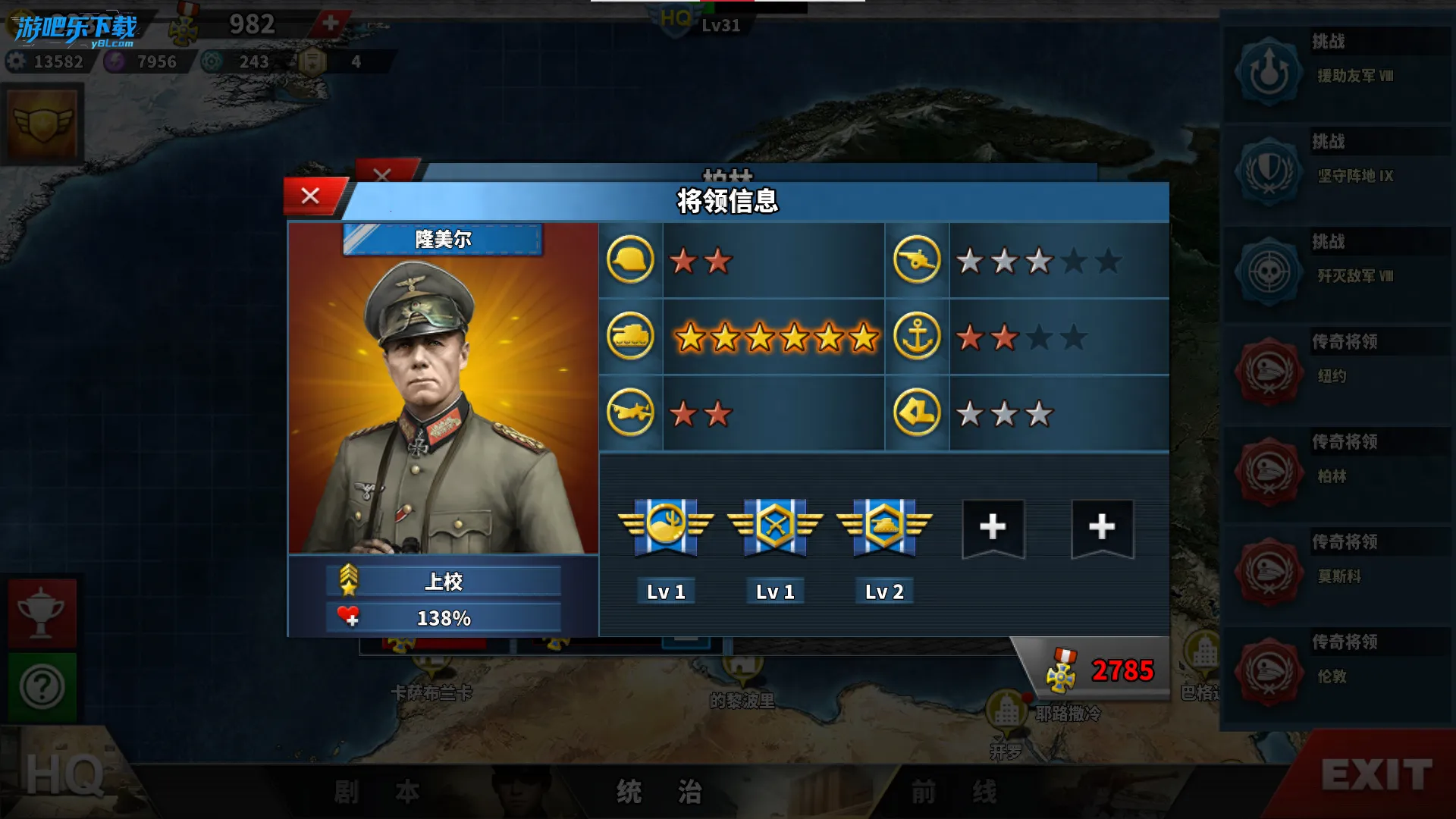This screenshot has width=1456, height=819.
Task: Open the trophy achievements button
Action: pos(42,613)
